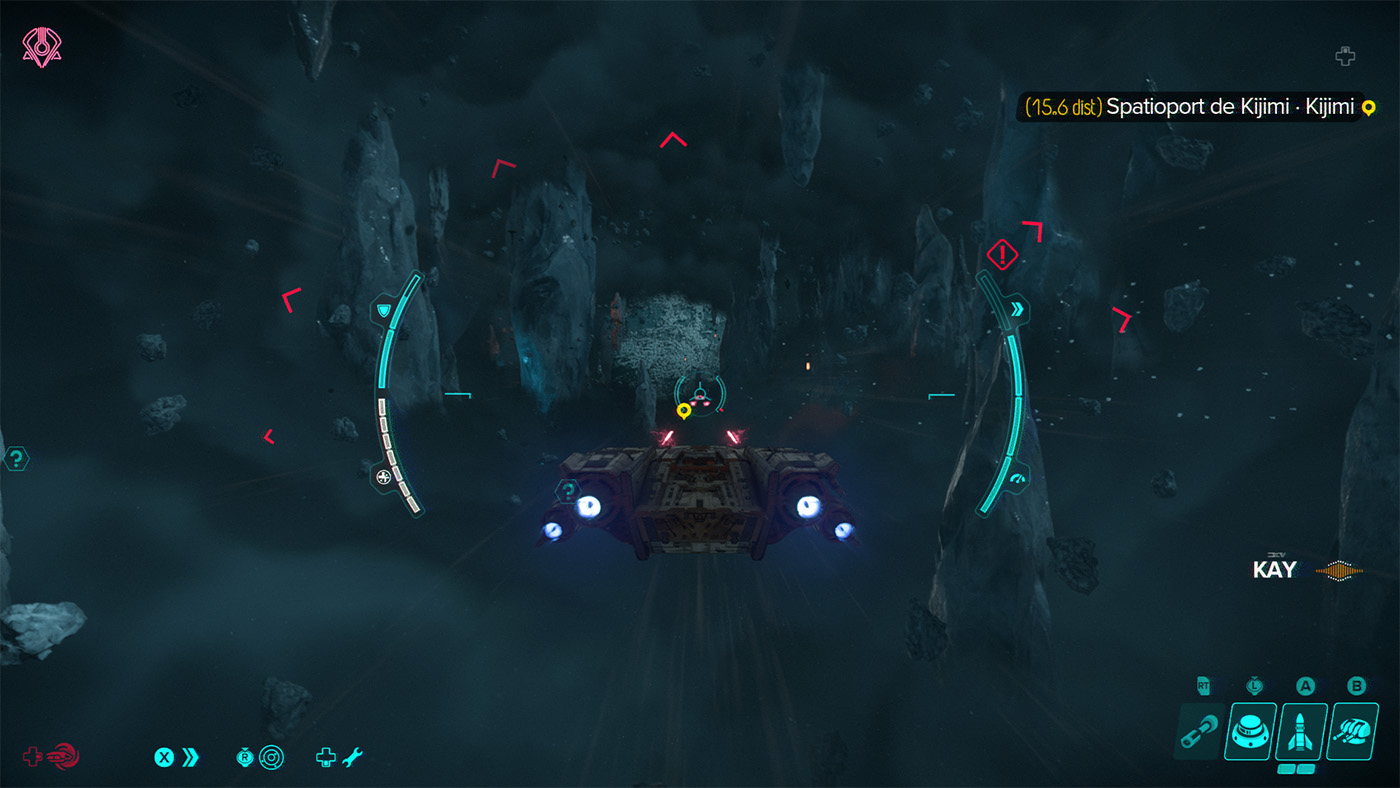Click the pink faction emblem icon
The width and height of the screenshot is (1400, 788).
(41, 48)
